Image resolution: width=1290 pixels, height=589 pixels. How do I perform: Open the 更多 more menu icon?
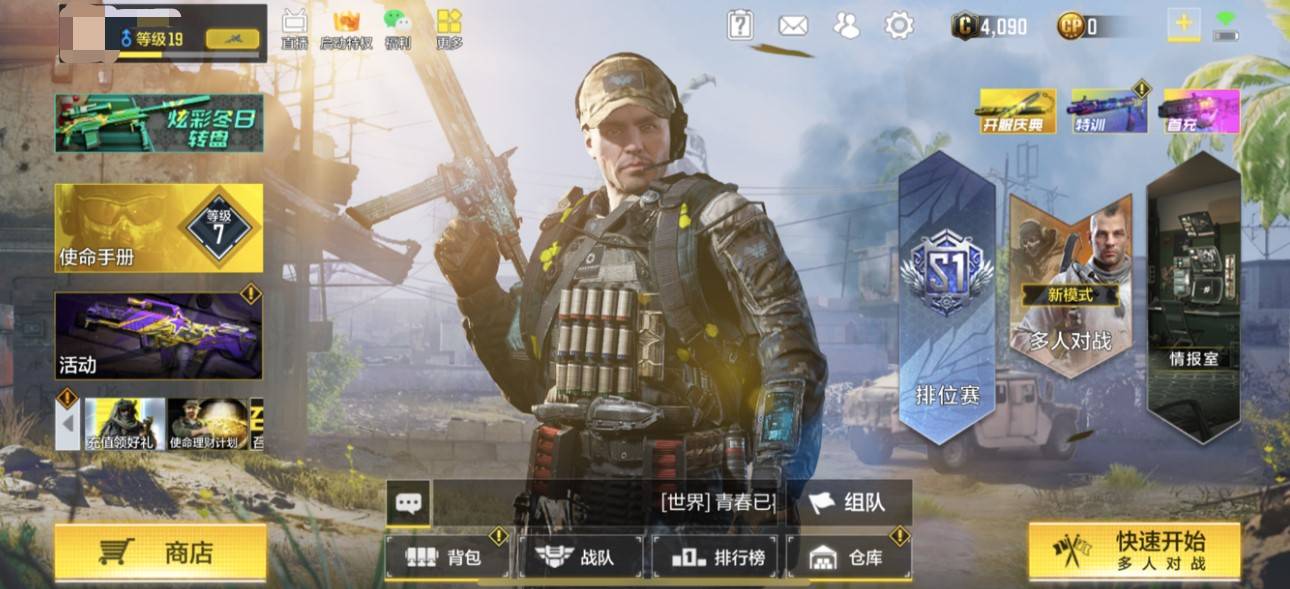click(449, 28)
